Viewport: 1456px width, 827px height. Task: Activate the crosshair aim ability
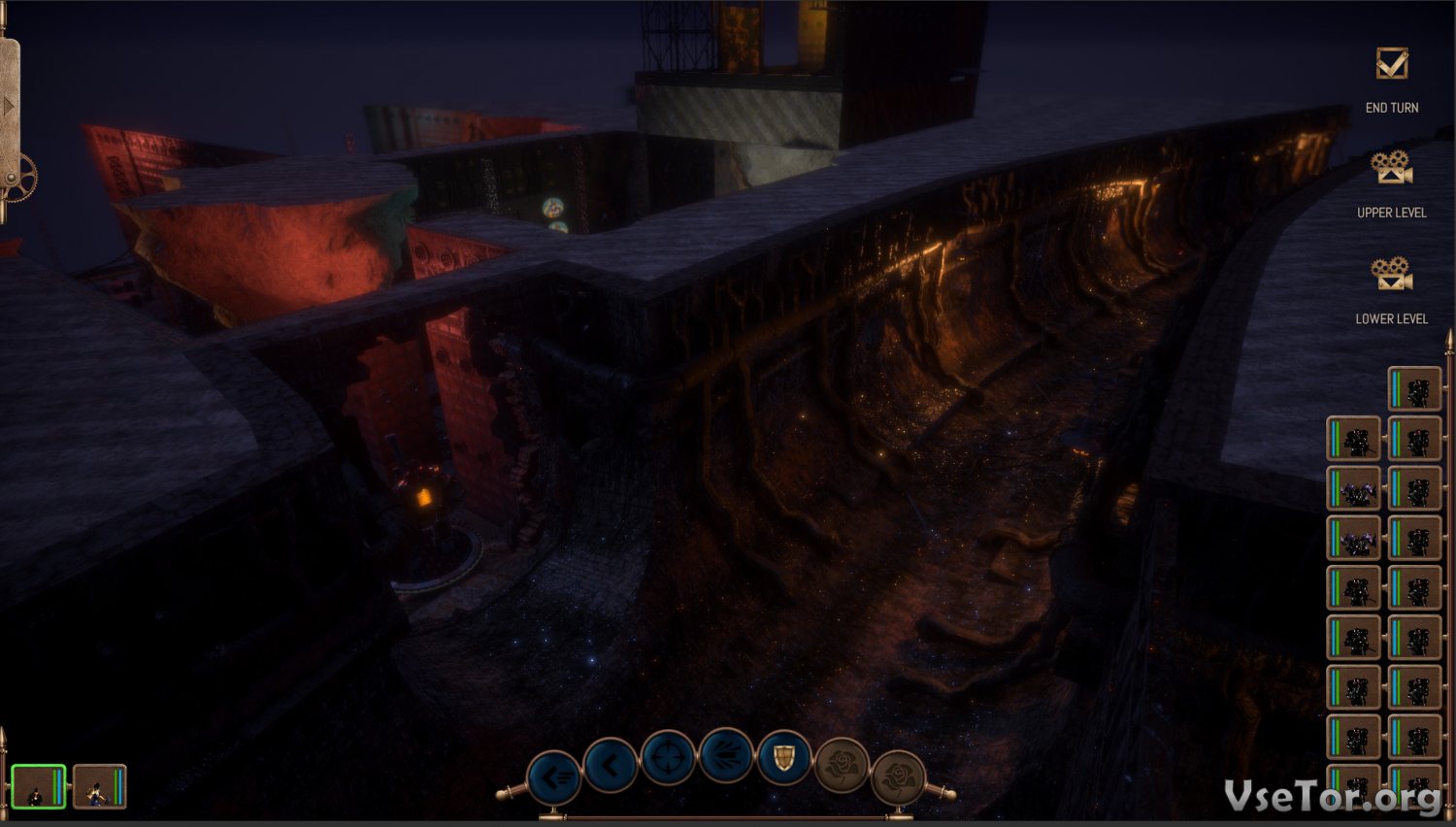(x=668, y=758)
